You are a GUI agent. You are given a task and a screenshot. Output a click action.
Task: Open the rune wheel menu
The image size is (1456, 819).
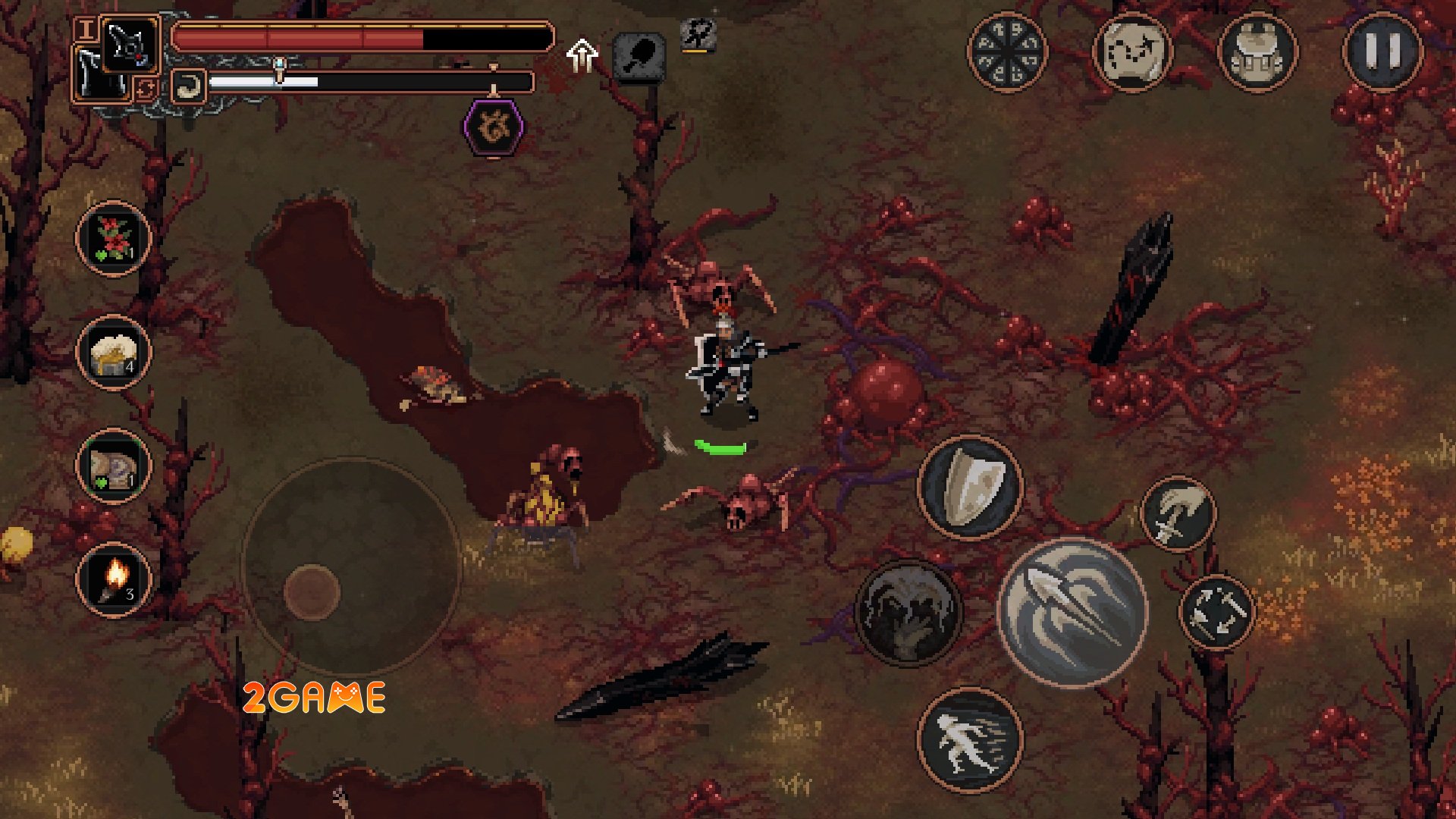[1006, 52]
